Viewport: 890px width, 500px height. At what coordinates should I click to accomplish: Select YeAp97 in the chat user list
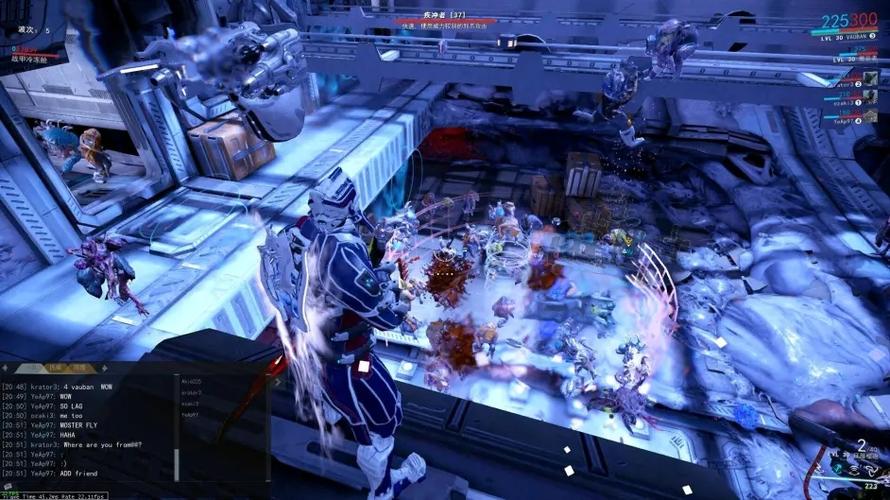191,415
